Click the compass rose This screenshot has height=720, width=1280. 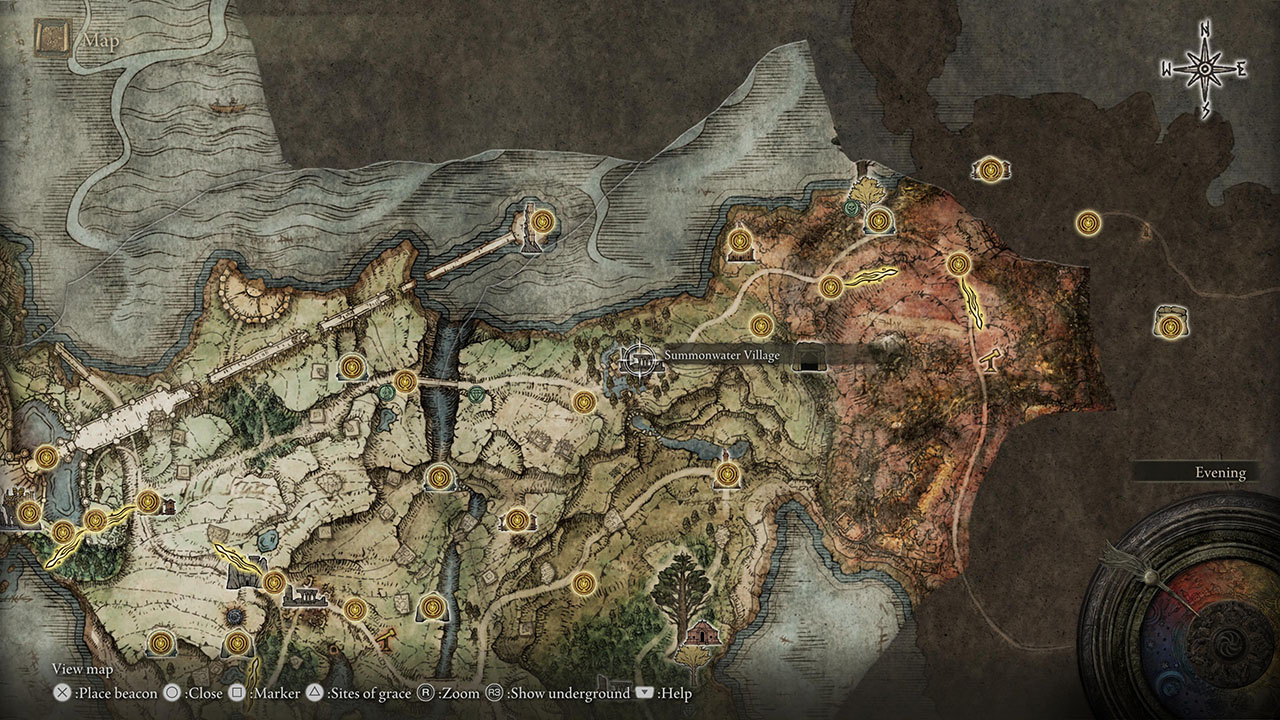click(x=1205, y=68)
